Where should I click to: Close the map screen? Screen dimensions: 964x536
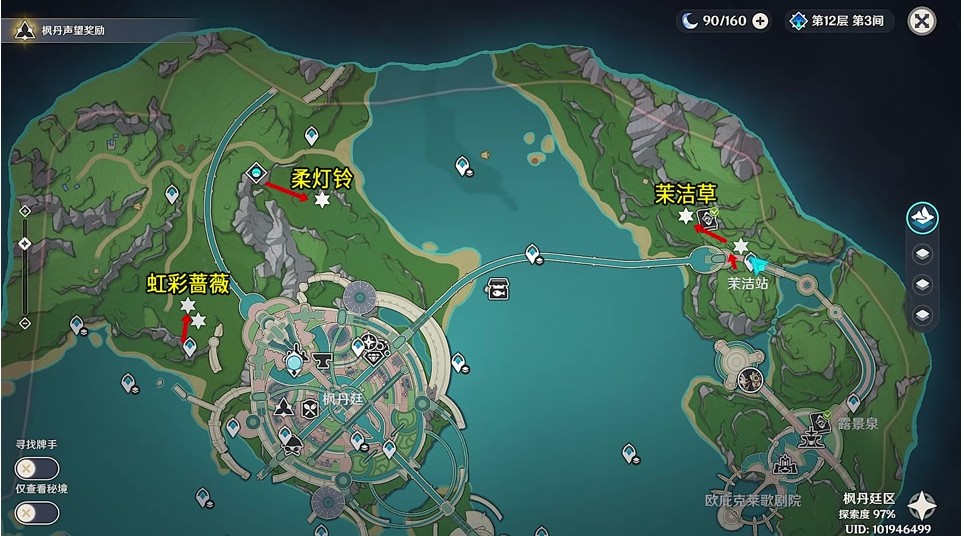921,20
